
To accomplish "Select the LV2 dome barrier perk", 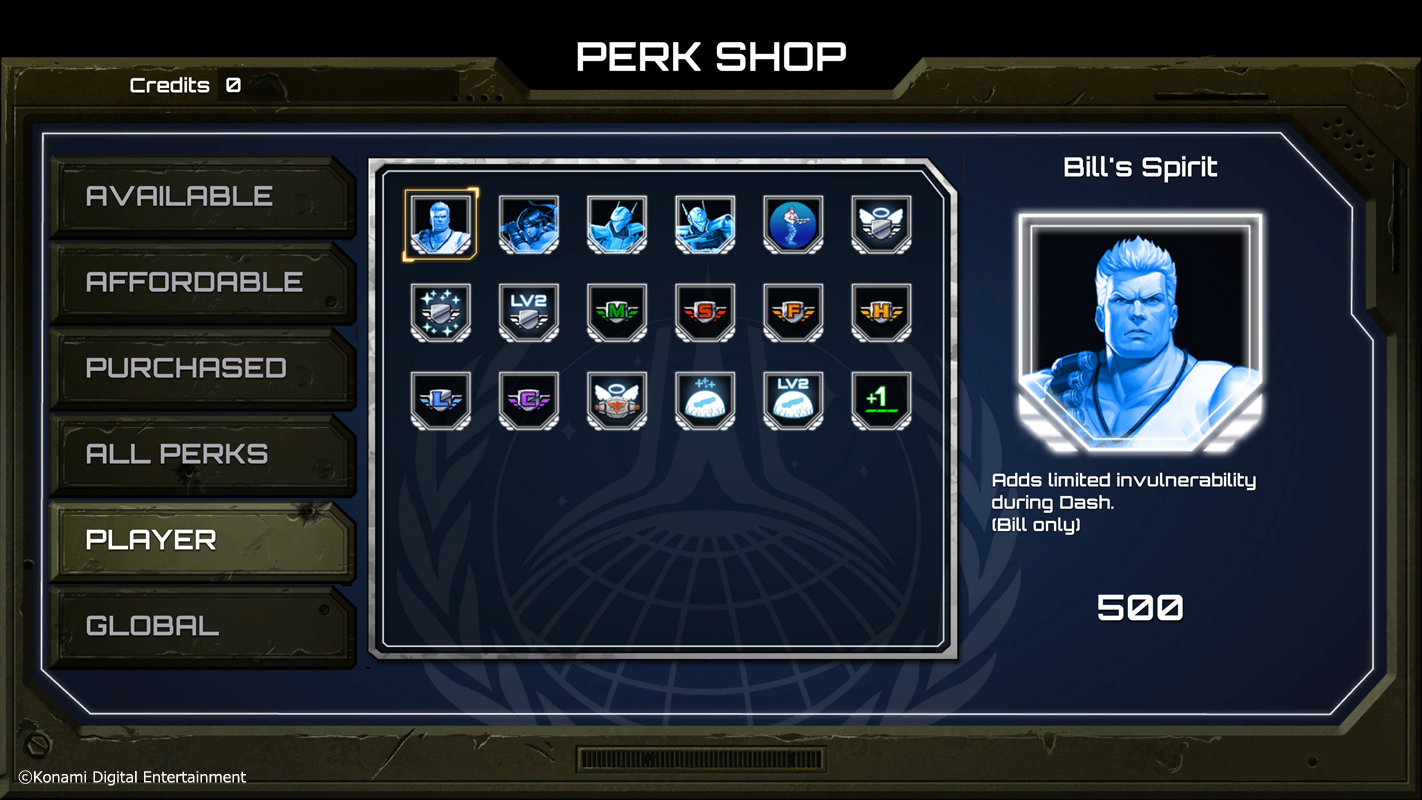I will pyautogui.click(x=793, y=400).
